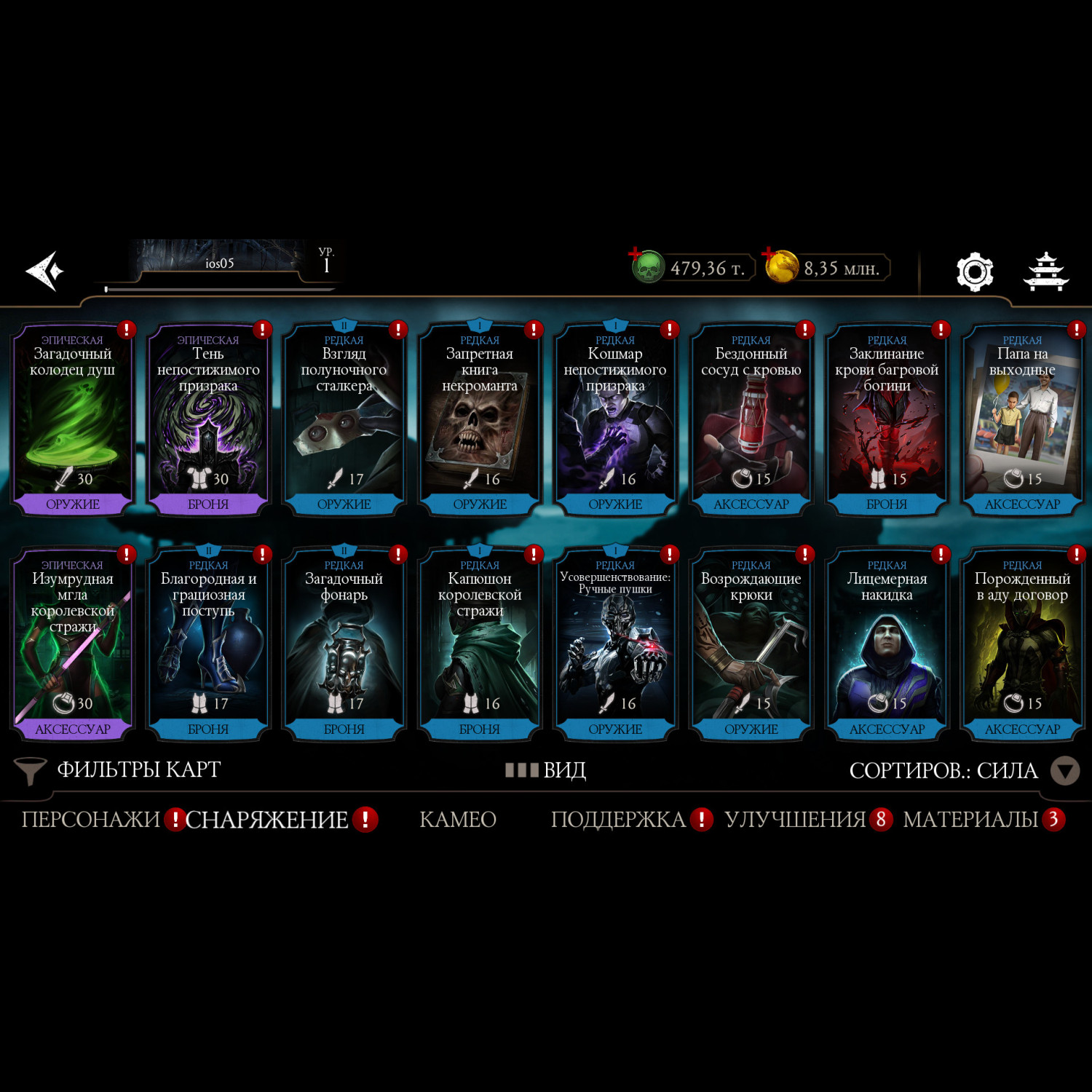Choose the Тень непостижимого призрака armor card
The width and height of the screenshot is (1092, 1092).
click(x=208, y=420)
